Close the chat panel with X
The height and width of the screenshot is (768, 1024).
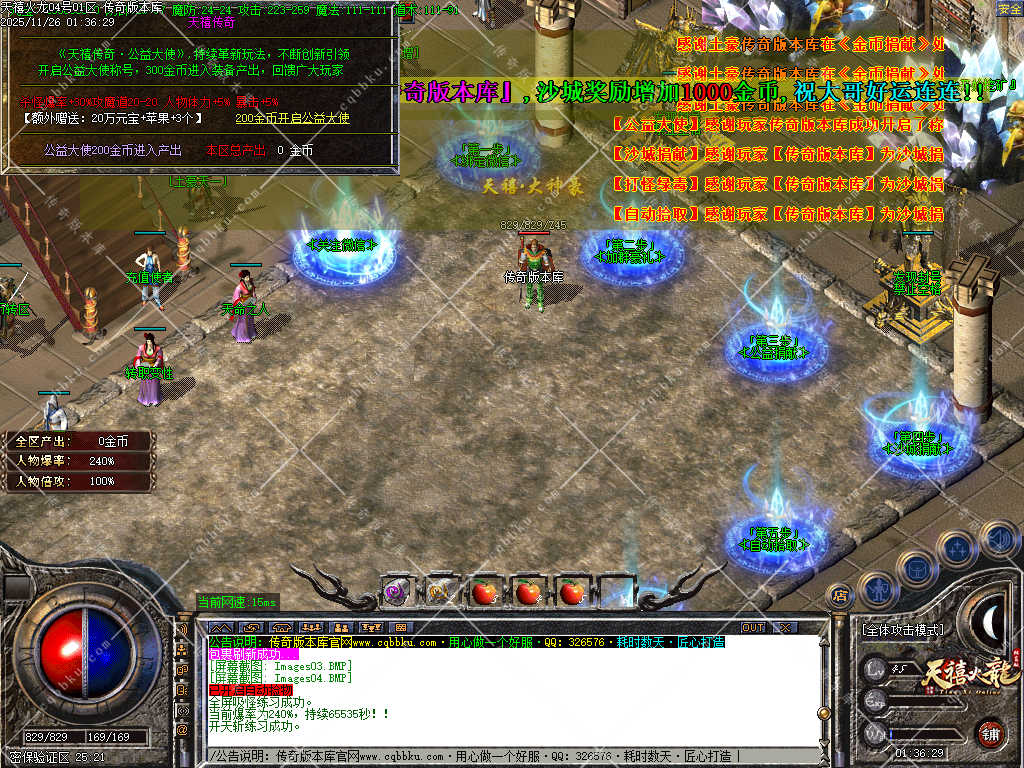coord(784,628)
